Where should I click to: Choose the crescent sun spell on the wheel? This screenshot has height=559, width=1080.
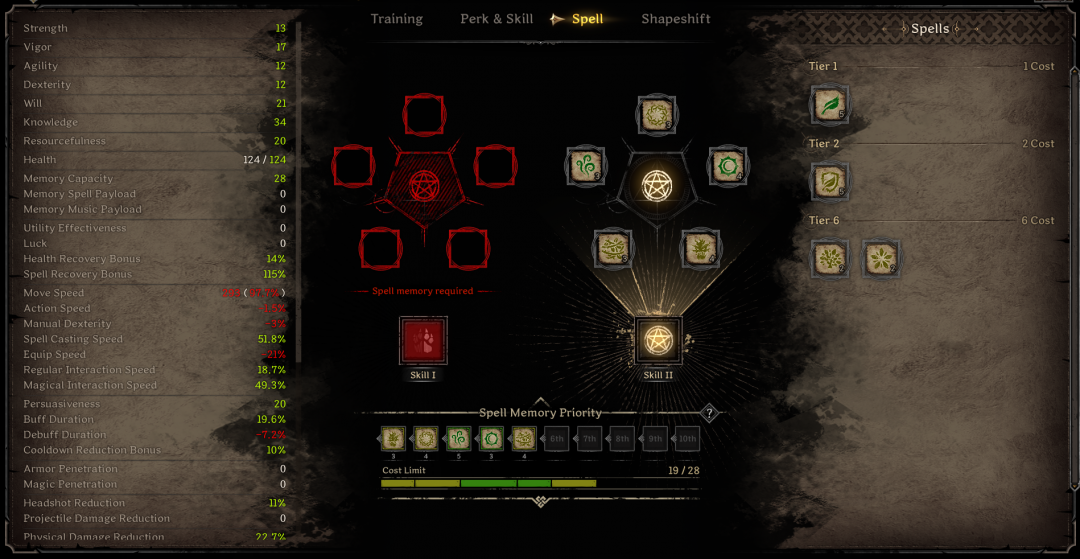tap(726, 165)
